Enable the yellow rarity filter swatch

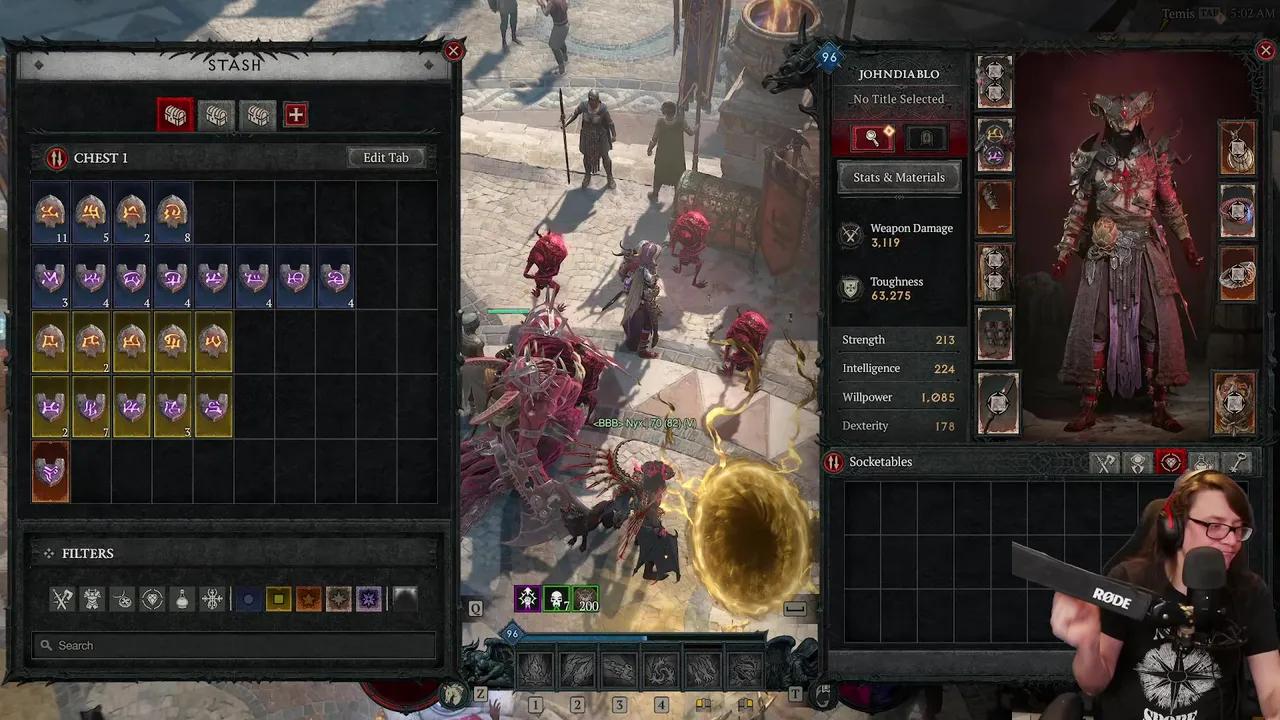click(278, 599)
